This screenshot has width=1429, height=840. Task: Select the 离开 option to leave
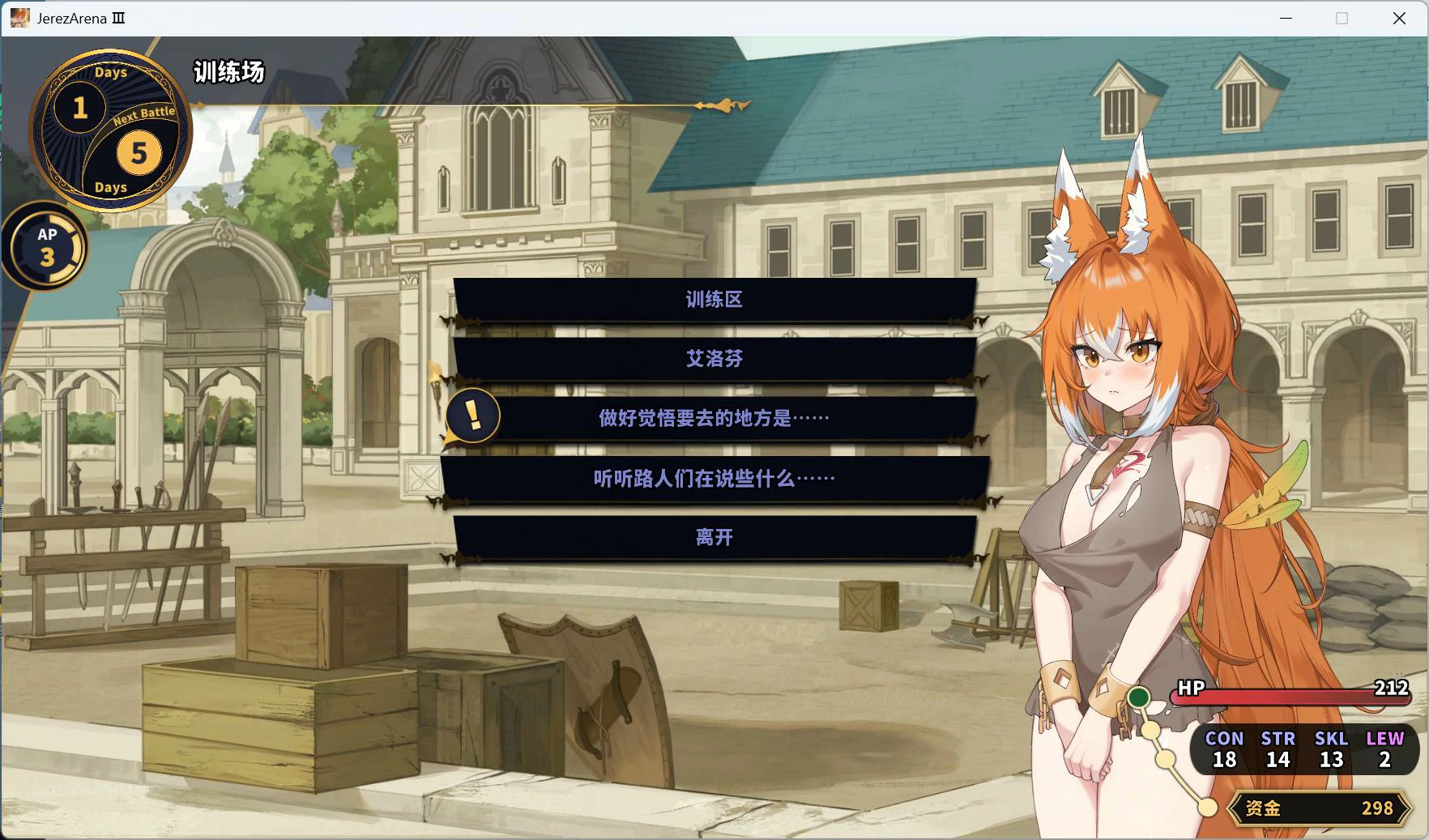pyautogui.click(x=713, y=537)
